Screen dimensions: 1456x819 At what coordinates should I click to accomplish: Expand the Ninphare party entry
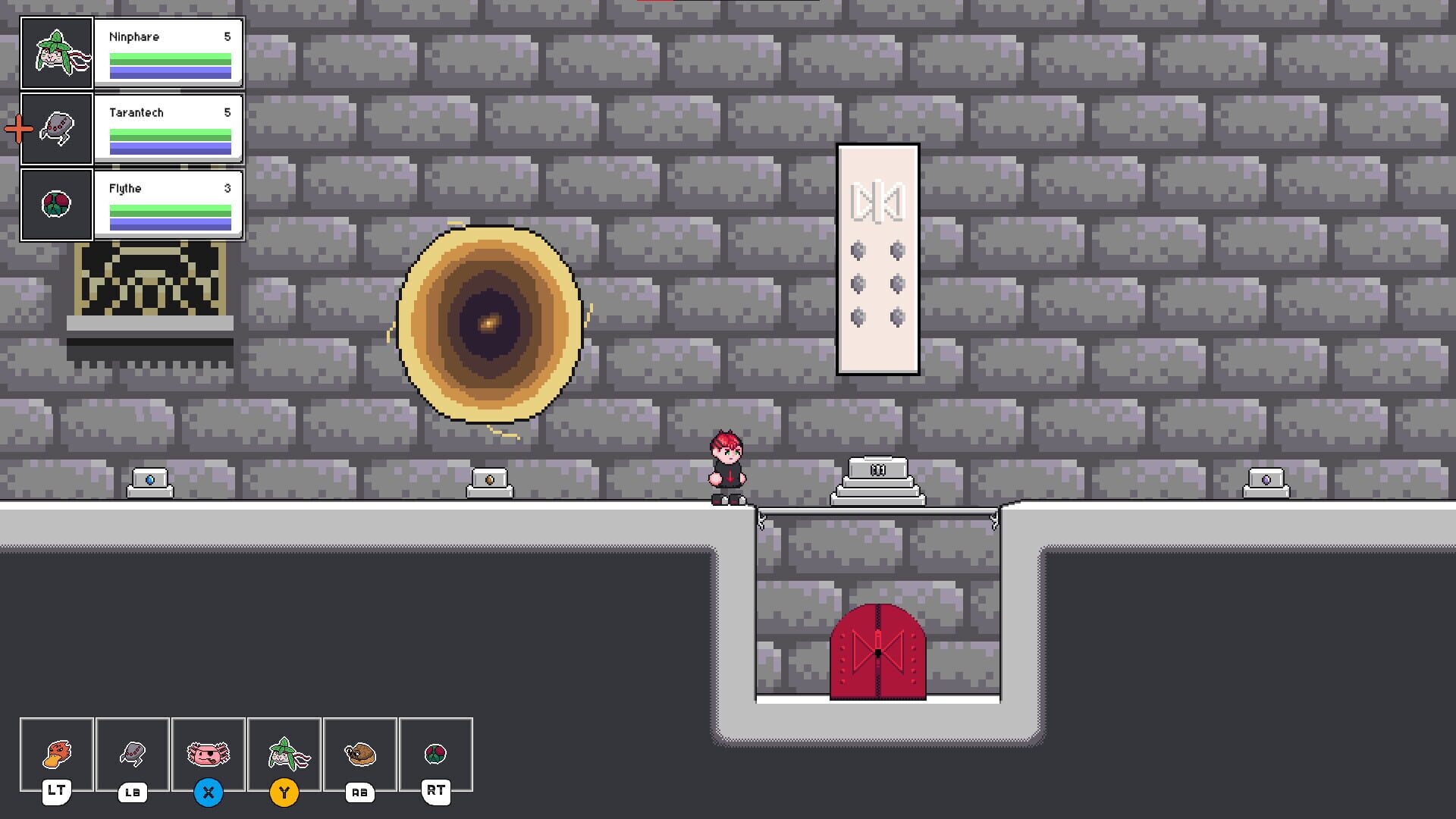click(167, 53)
